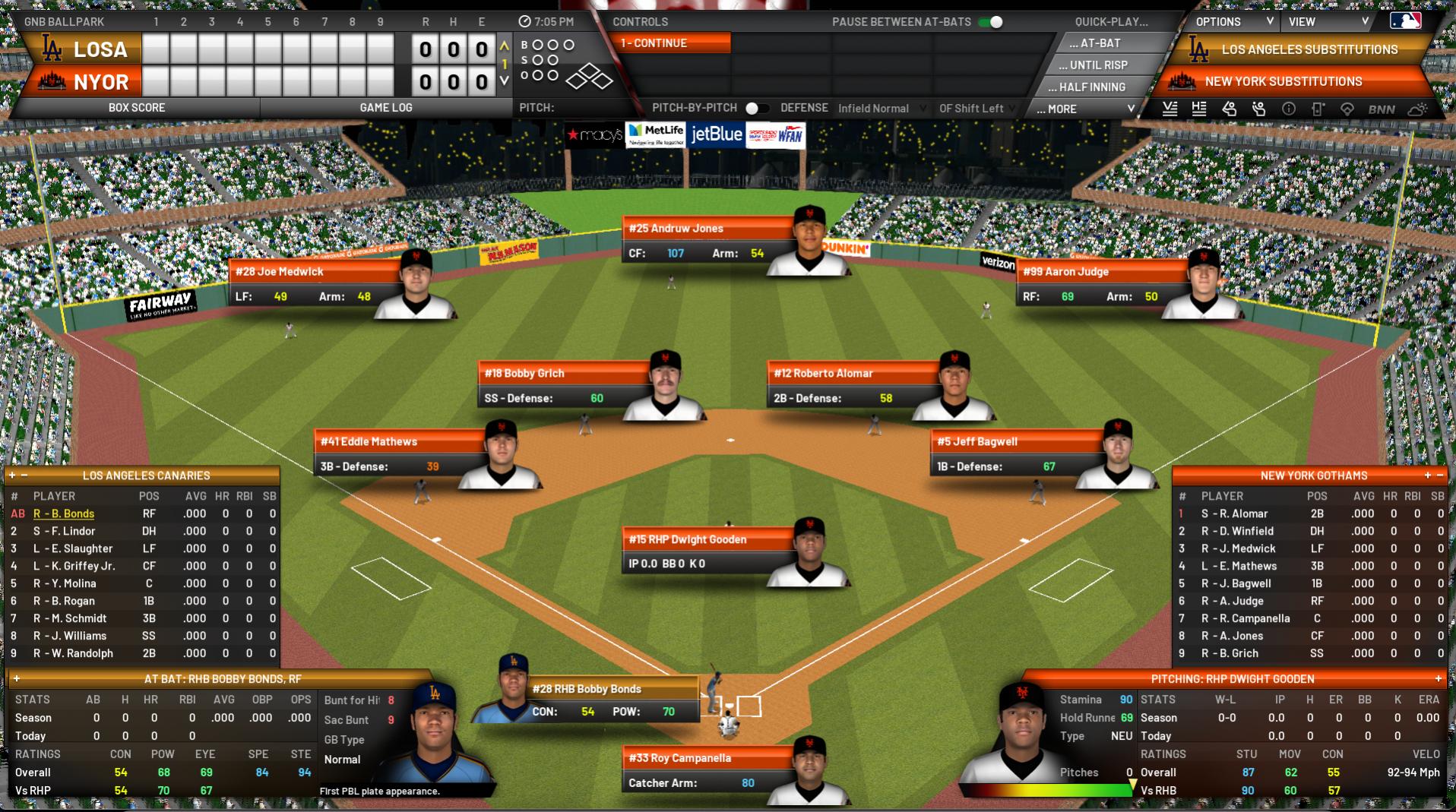Image resolution: width=1456 pixels, height=812 pixels.
Task: Continue to the next at-bat
Action: 670,43
